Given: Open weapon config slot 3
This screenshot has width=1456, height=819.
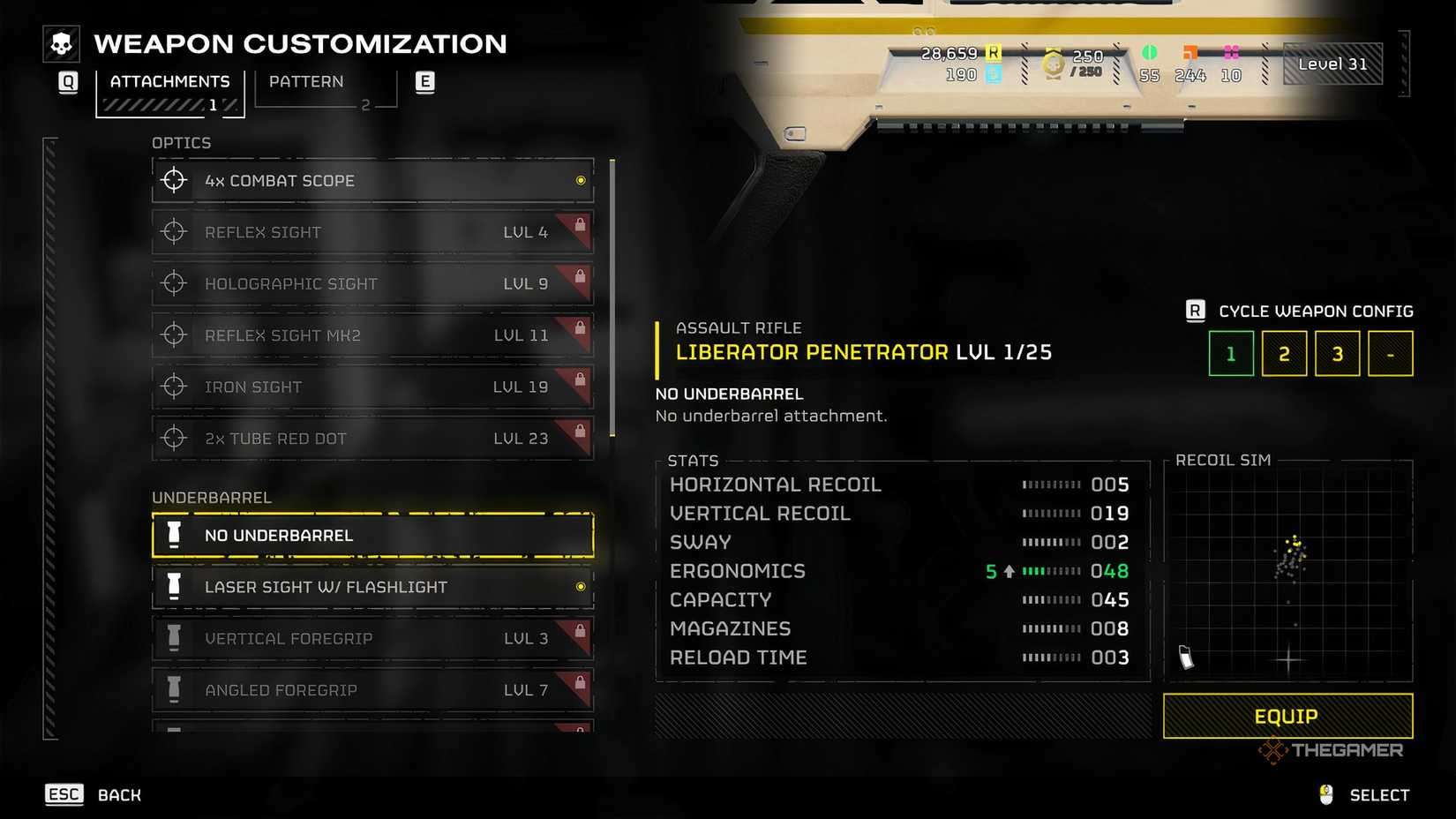Looking at the screenshot, I should tap(1337, 353).
